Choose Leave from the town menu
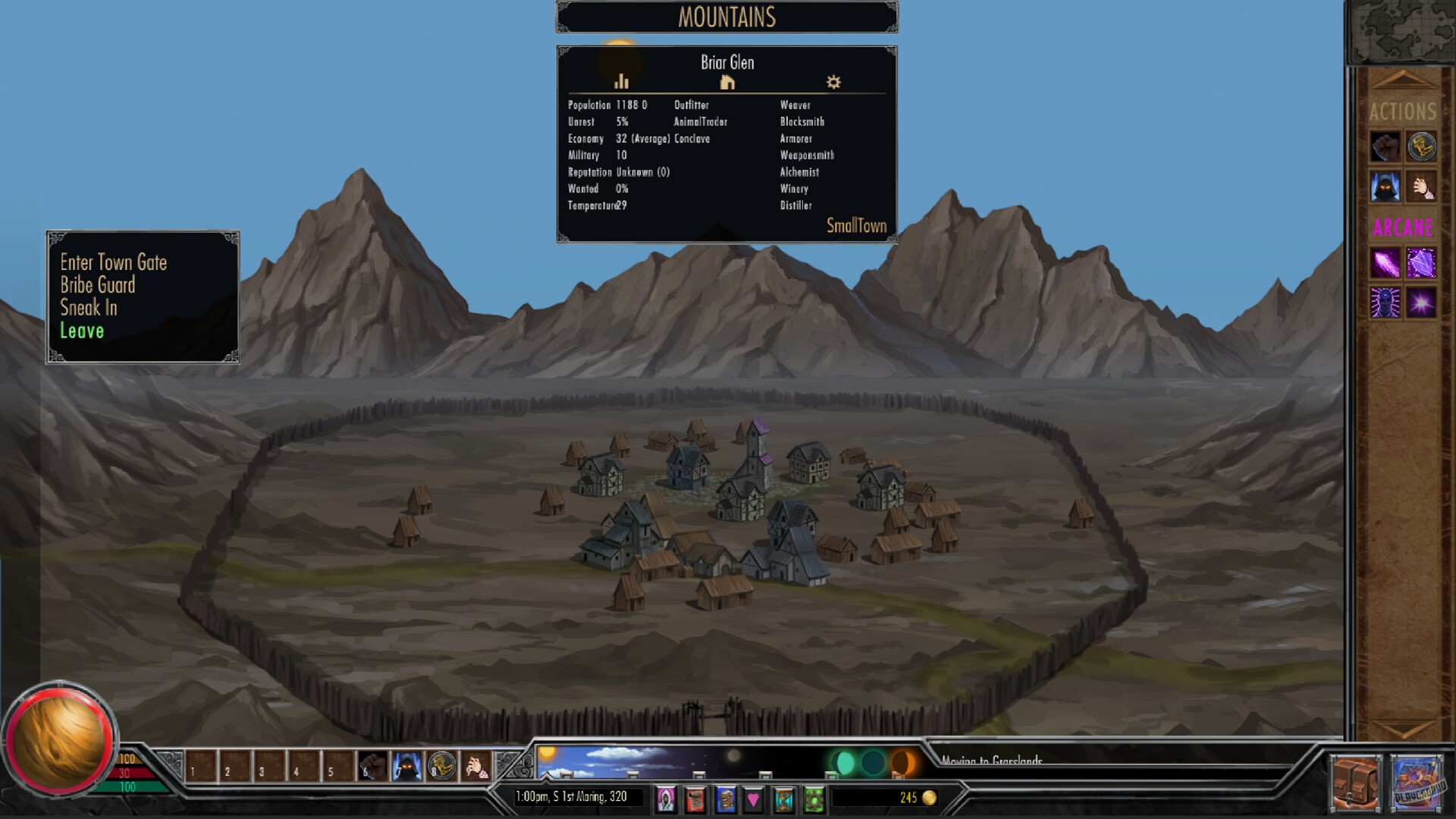1456x819 pixels. (81, 331)
